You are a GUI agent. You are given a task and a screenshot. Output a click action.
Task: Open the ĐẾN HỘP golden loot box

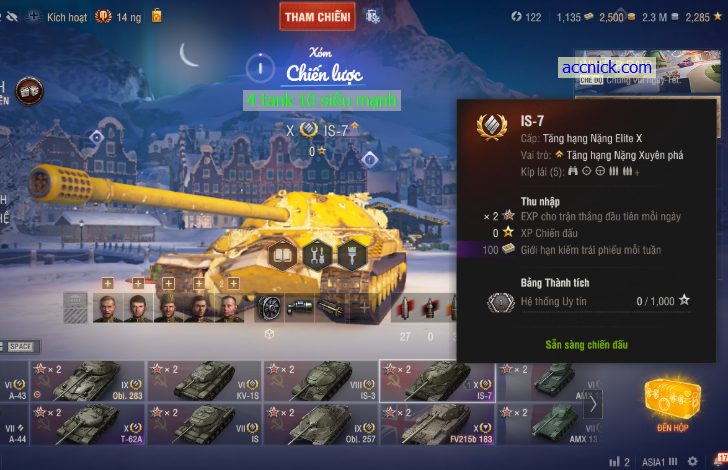pyautogui.click(x=671, y=404)
